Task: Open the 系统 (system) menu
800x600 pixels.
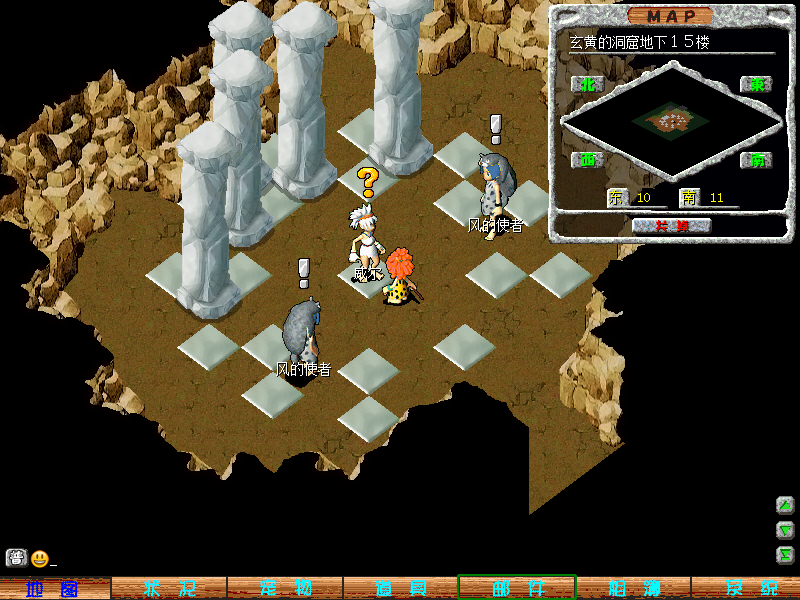Action: coord(746,588)
